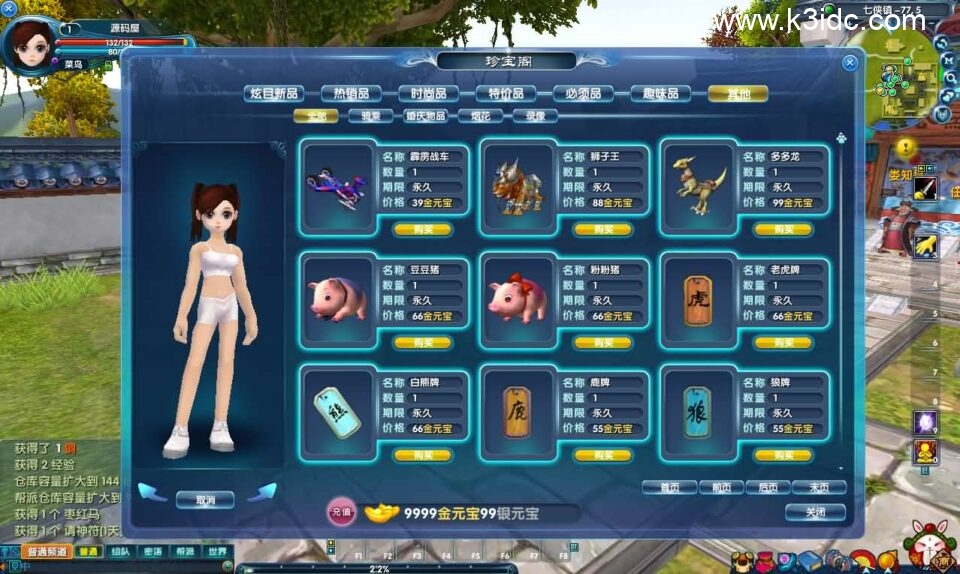Select the 特价品 category tab

click(506, 94)
